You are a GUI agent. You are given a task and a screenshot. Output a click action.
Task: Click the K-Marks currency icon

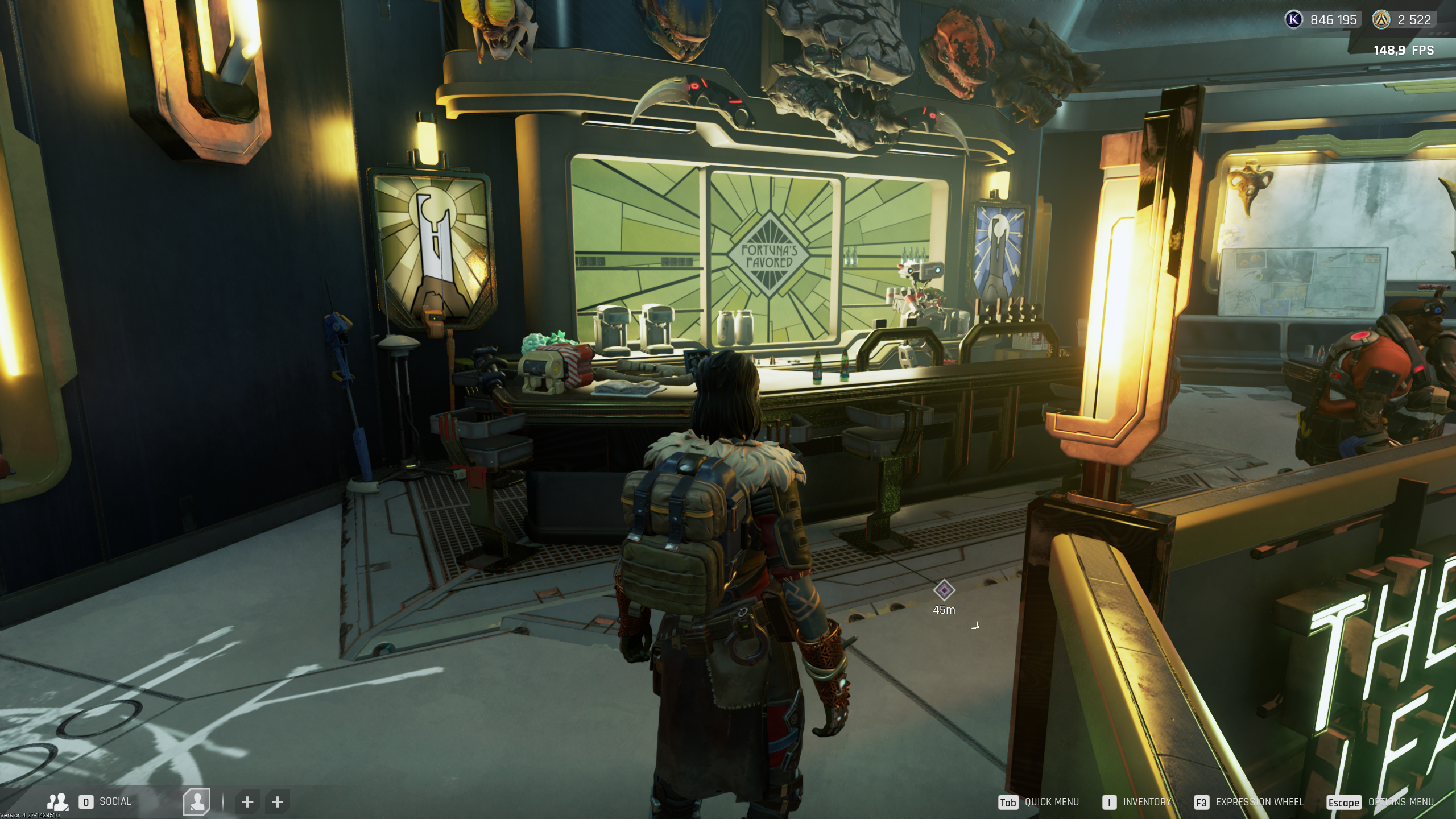click(x=1294, y=20)
